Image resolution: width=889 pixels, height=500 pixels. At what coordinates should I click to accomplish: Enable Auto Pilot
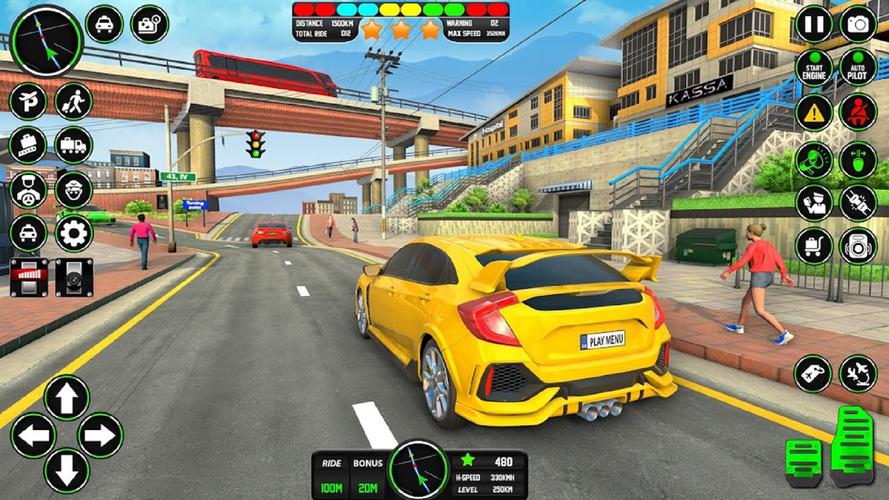858,68
